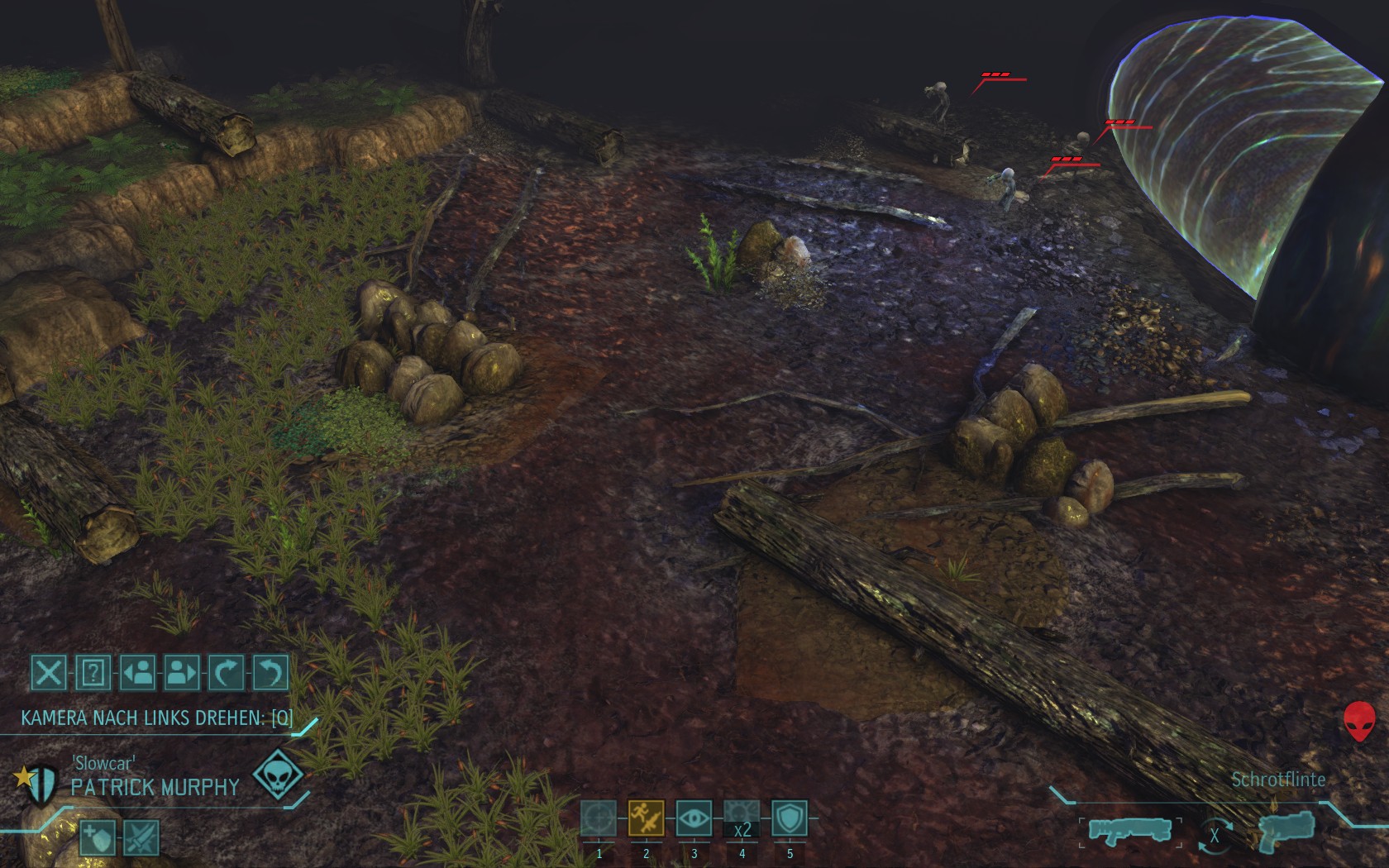Select the pistol secondary weapon
Screen dimensions: 1389x868
1286,830
